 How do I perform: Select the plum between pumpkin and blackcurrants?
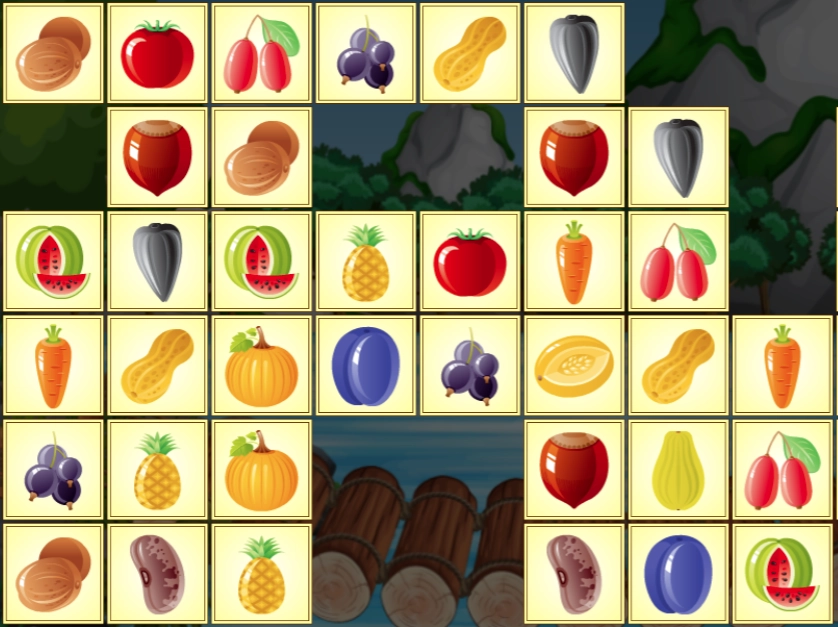366,366
